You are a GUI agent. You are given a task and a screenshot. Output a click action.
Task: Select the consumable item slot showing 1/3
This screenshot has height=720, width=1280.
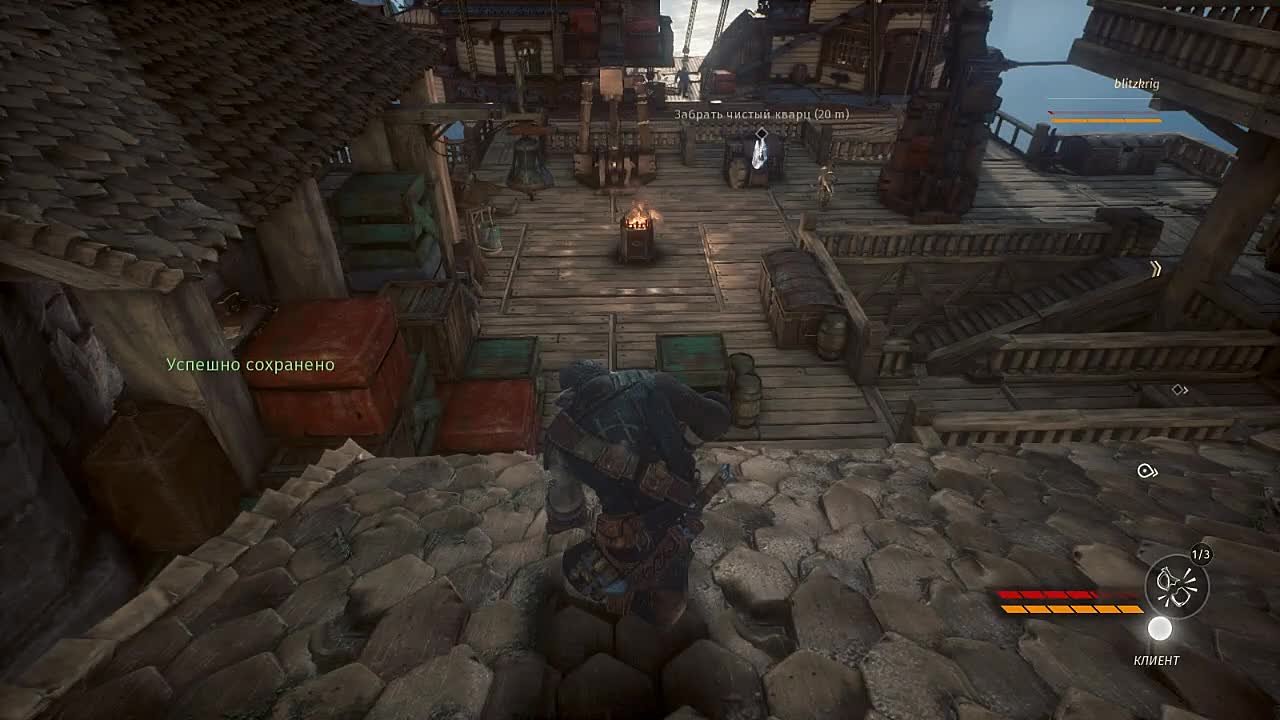click(x=1176, y=586)
